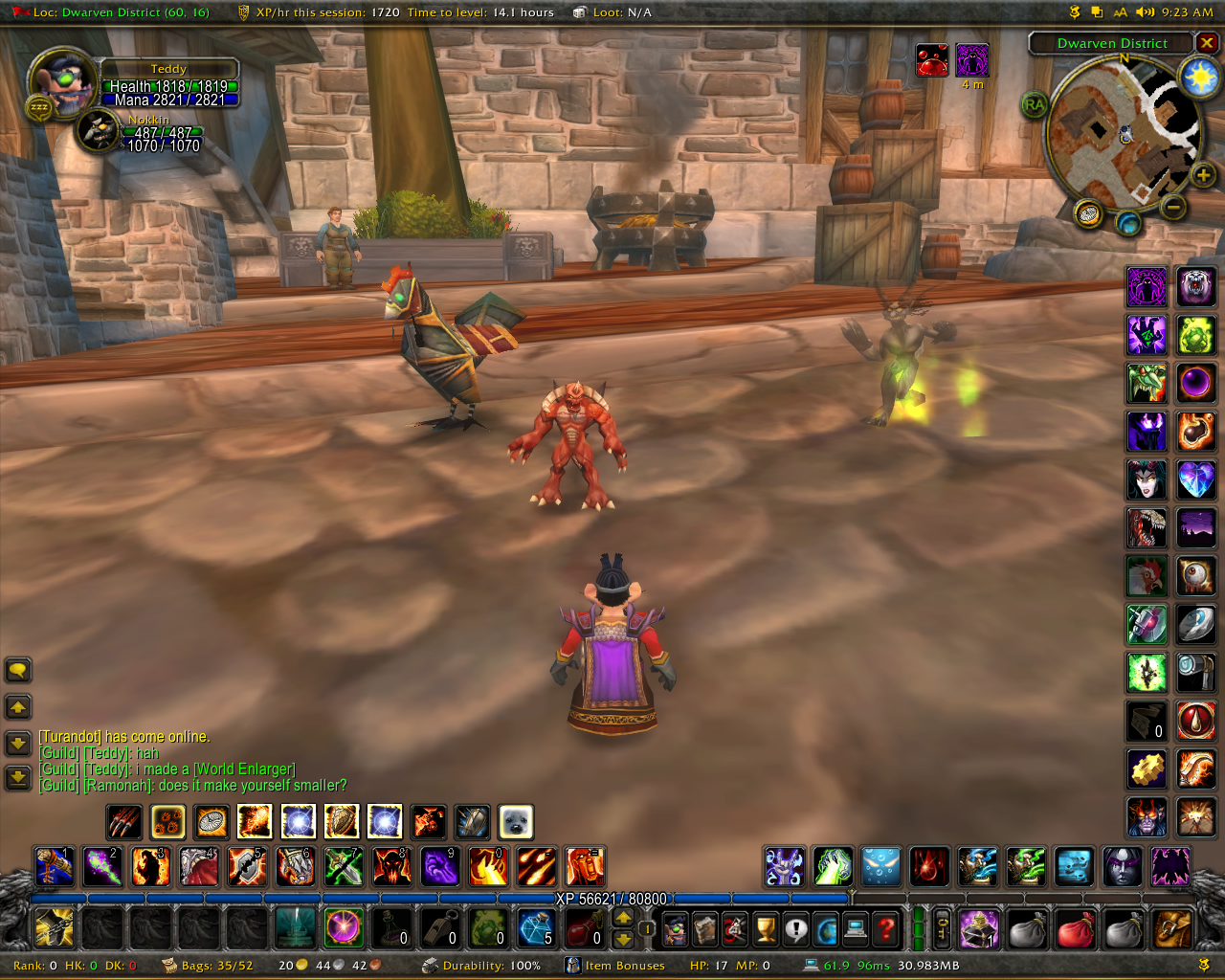The height and width of the screenshot is (980, 1225).
Task: Open the green RA minimap button
Action: 1035,104
